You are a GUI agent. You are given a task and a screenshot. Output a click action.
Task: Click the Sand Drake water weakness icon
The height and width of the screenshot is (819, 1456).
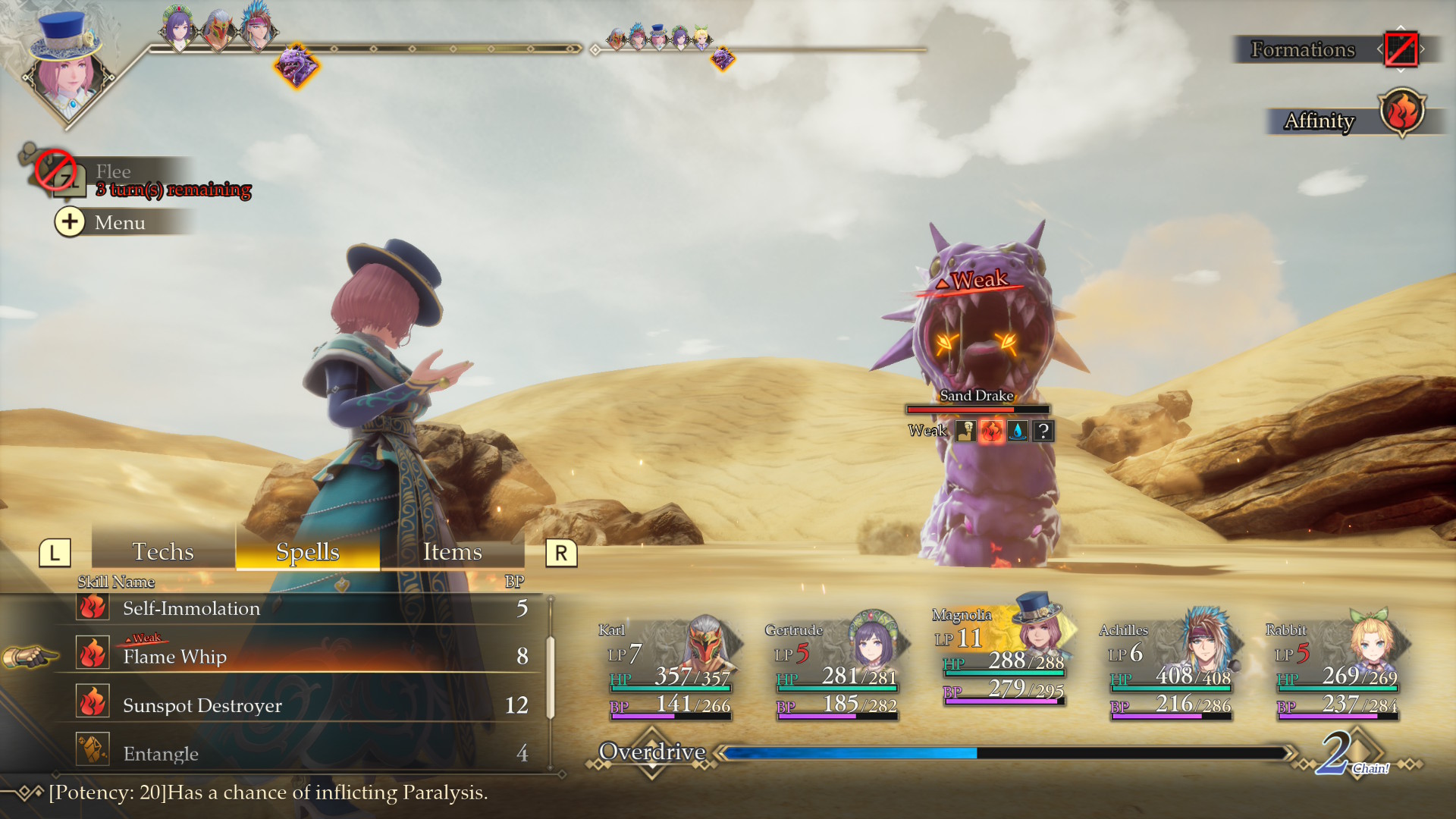1018,431
